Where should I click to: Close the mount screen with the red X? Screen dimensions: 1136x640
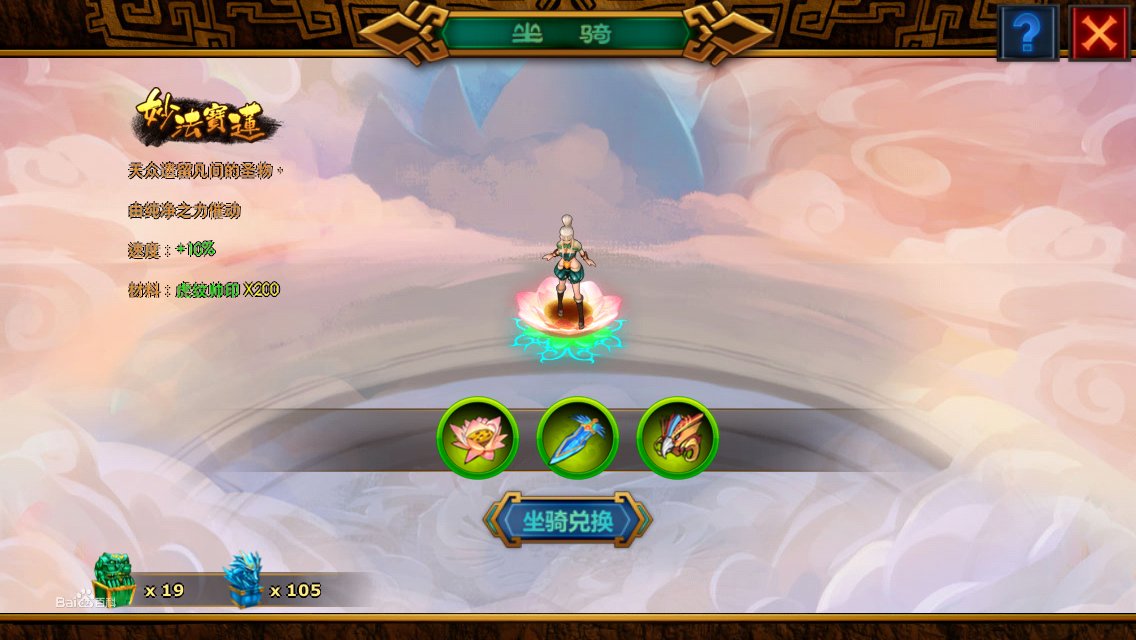(1098, 33)
